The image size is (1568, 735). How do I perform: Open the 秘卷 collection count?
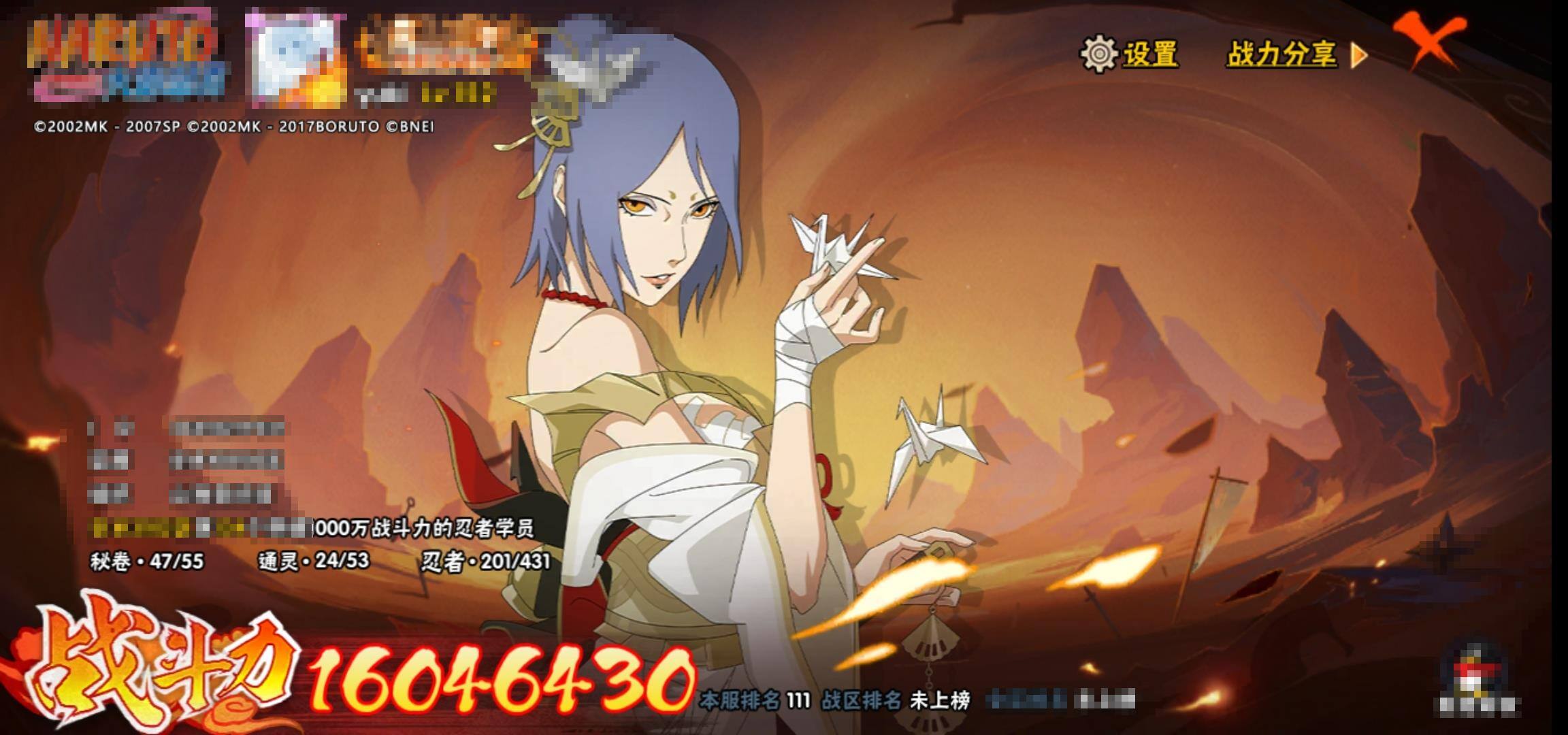click(x=147, y=561)
